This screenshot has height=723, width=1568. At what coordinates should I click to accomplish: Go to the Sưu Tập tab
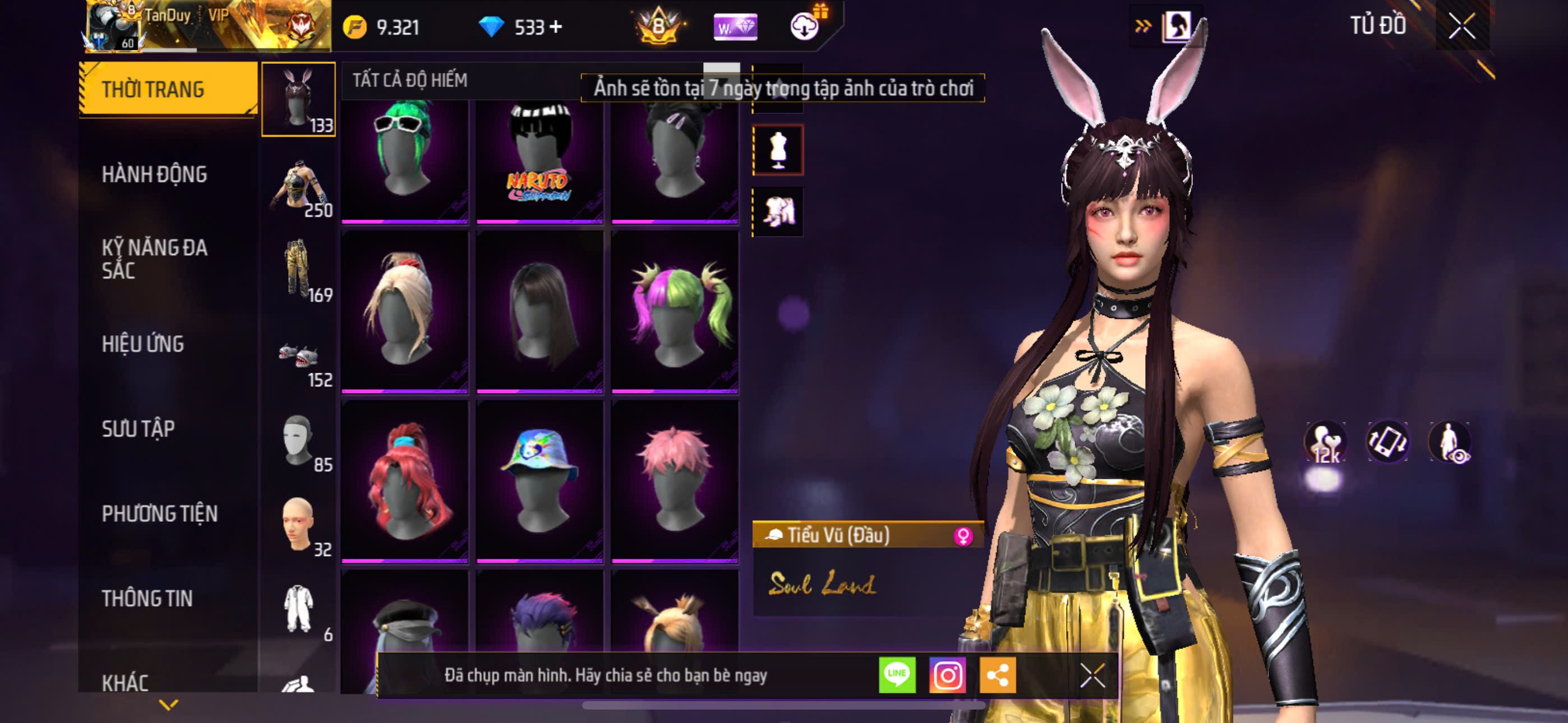[138, 429]
